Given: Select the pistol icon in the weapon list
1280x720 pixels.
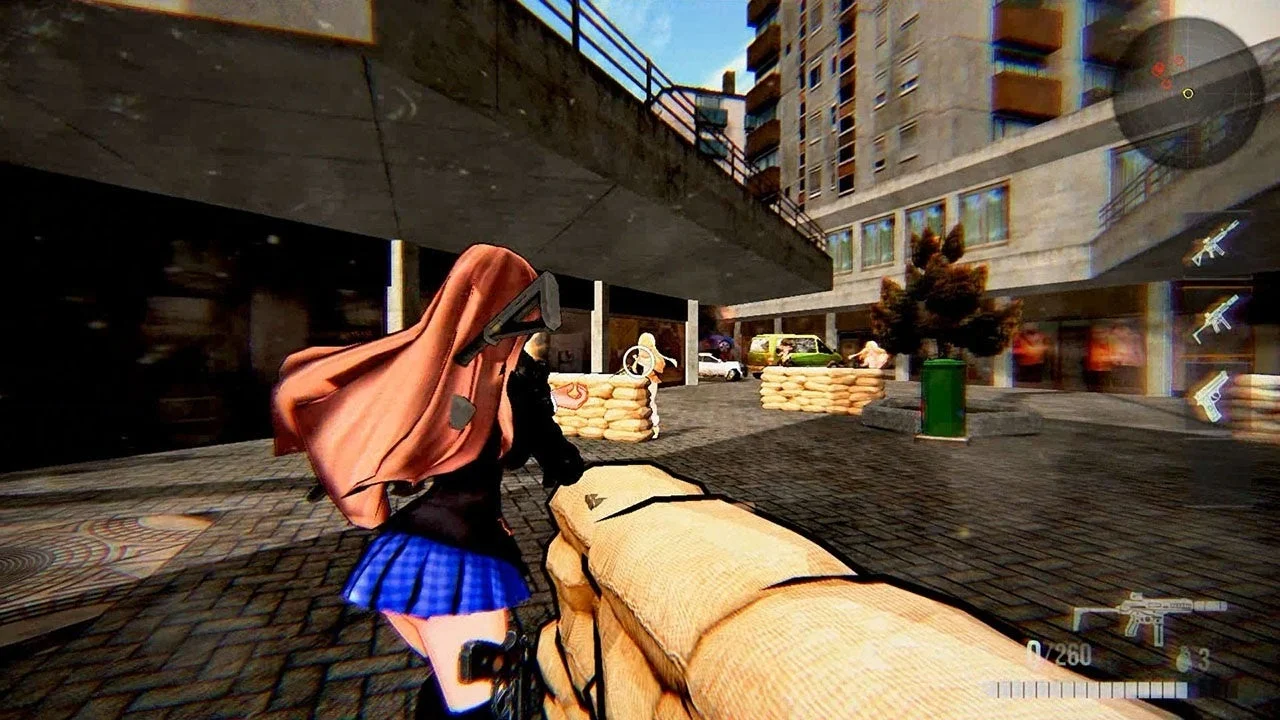Looking at the screenshot, I should tap(1212, 394).
